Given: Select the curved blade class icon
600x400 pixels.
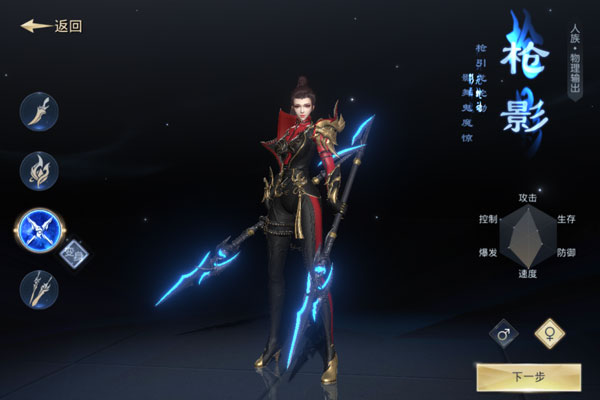Looking at the screenshot, I should tap(39, 111).
